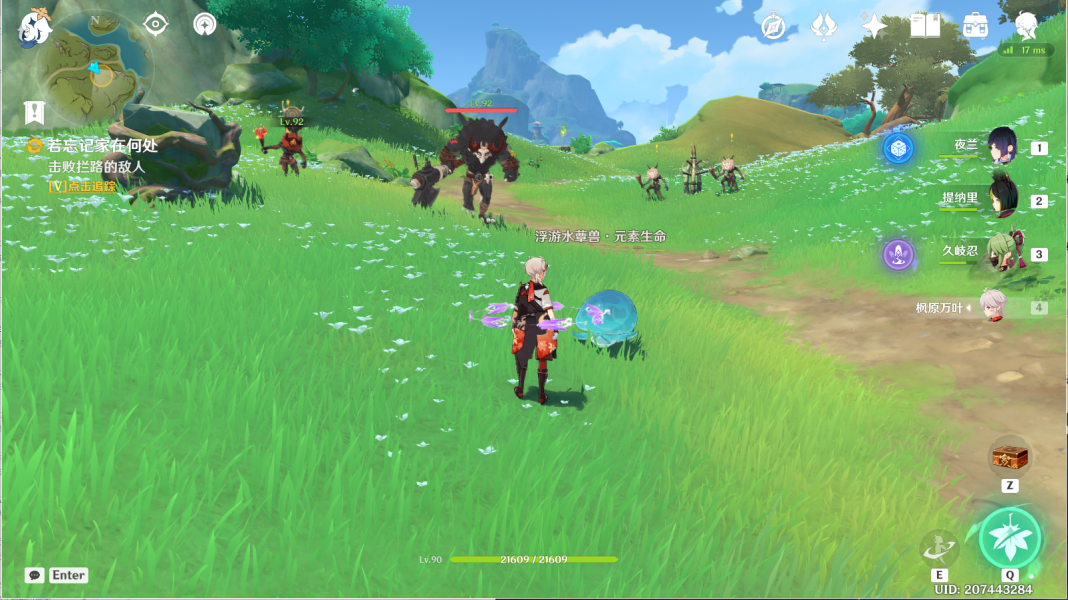Unleash the maple leaf elemental burst
Viewport: 1068px width, 600px height.
pyautogui.click(x=1010, y=538)
